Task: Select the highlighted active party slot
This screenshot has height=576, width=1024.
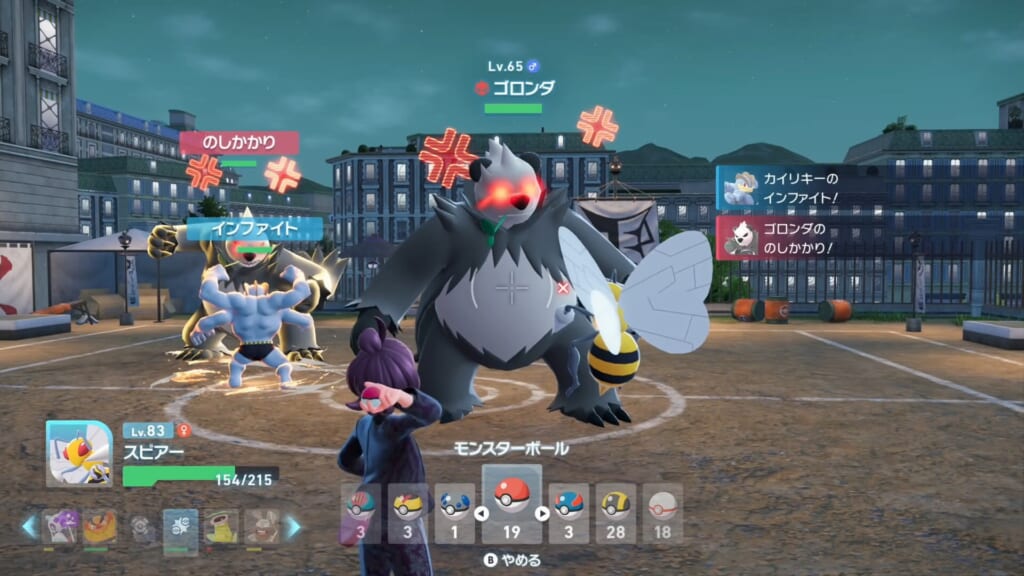Action: pos(181,527)
